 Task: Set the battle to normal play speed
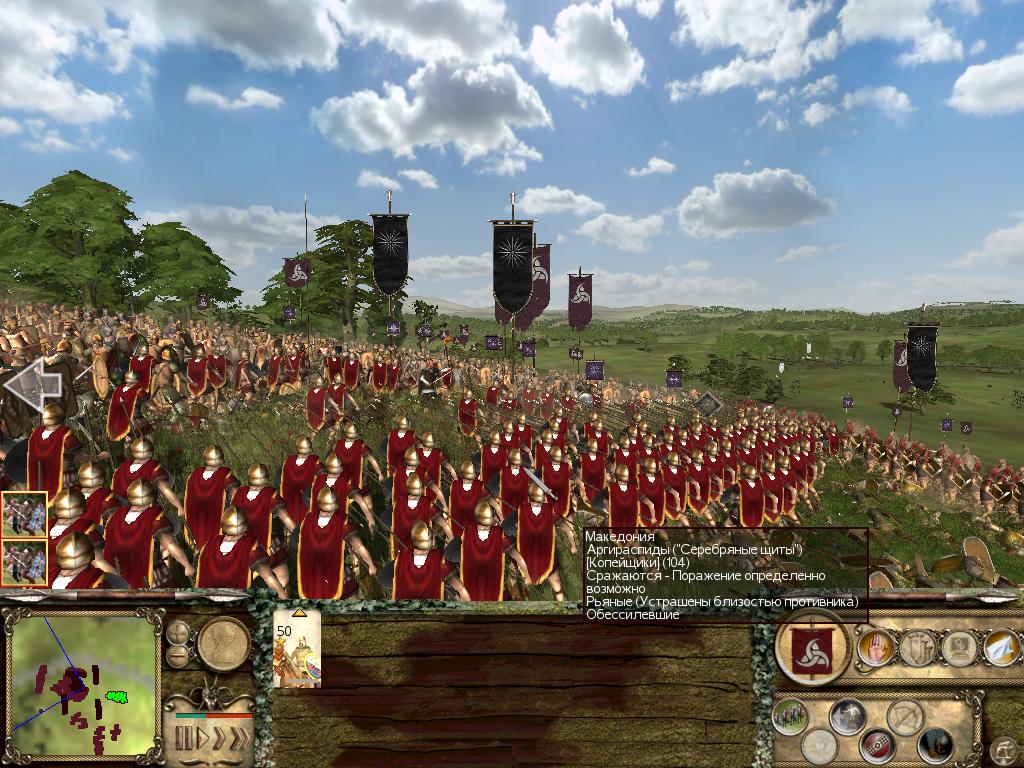203,739
